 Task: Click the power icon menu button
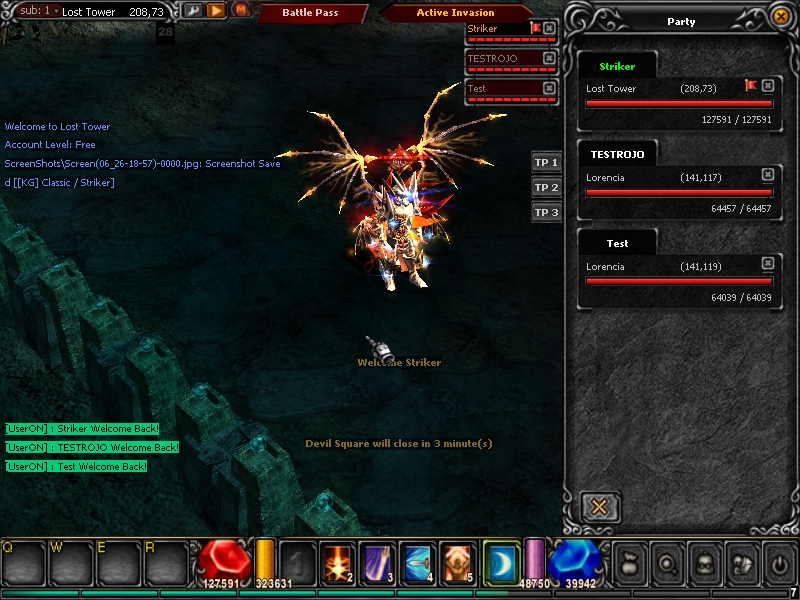[x=779, y=564]
